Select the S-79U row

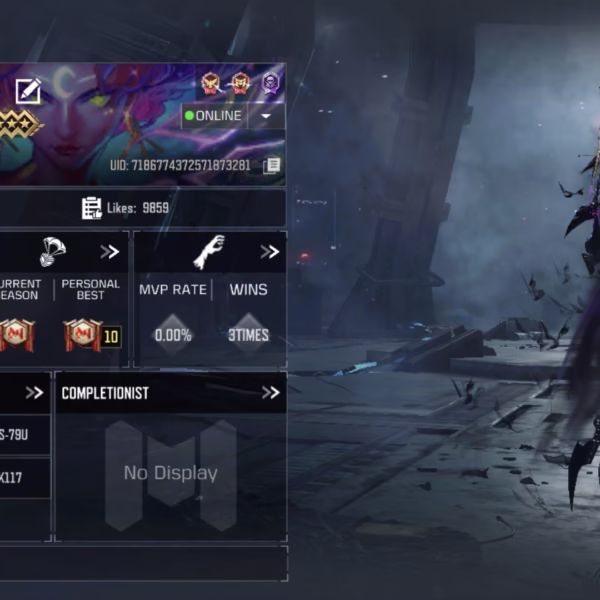(x=20, y=433)
